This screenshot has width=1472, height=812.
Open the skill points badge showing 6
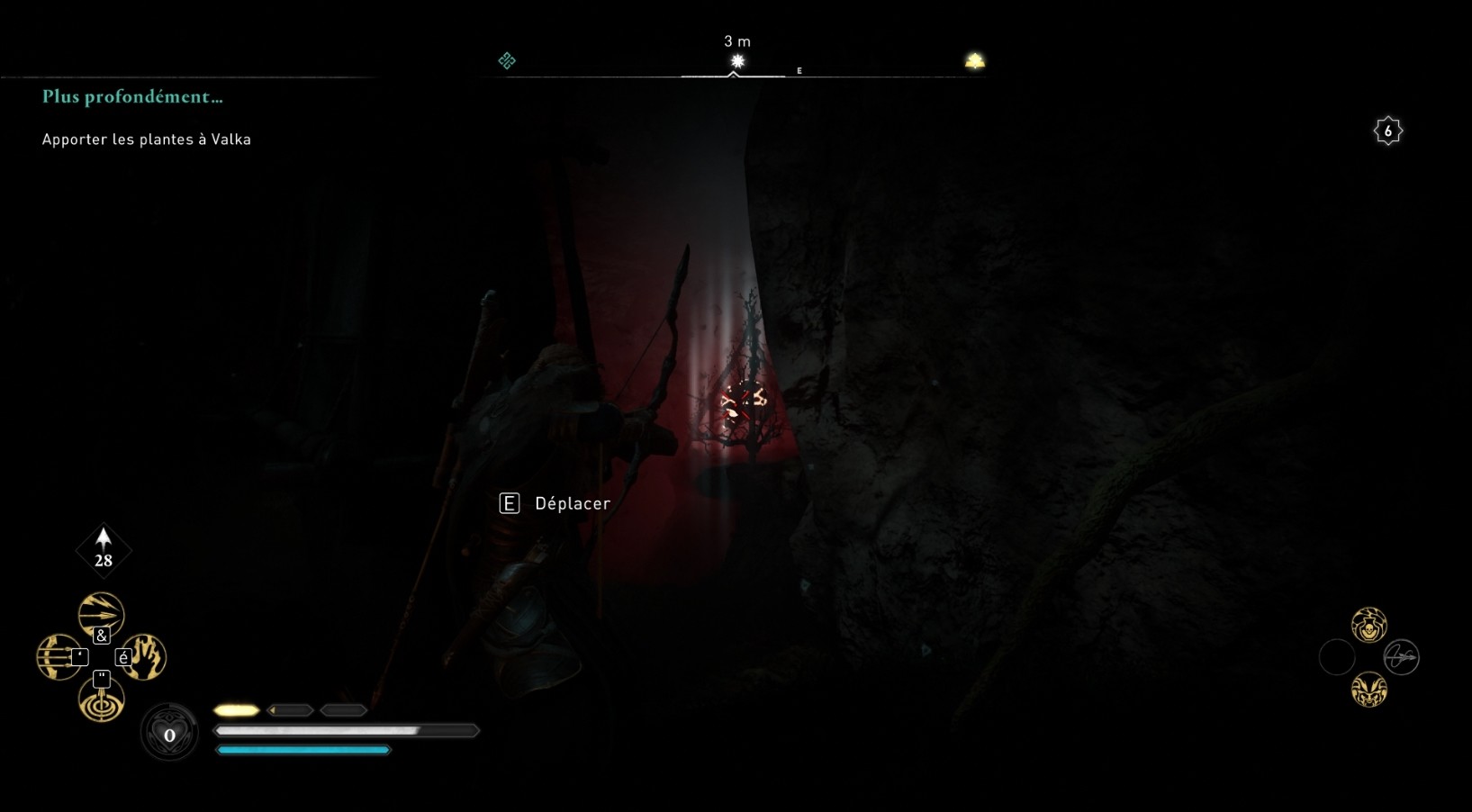pyautogui.click(x=1387, y=131)
